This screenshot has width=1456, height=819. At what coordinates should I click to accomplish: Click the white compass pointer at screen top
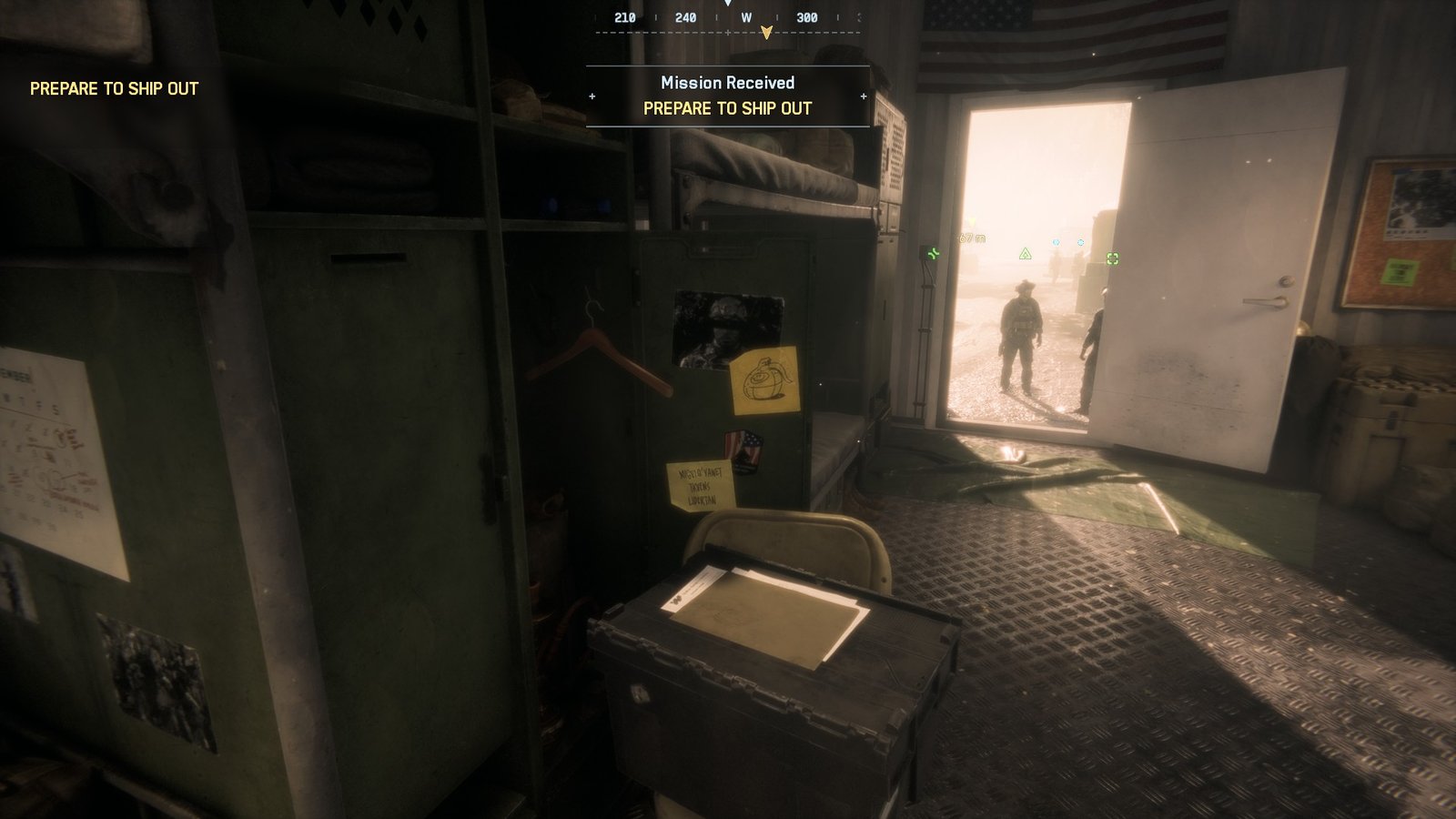pos(727,5)
